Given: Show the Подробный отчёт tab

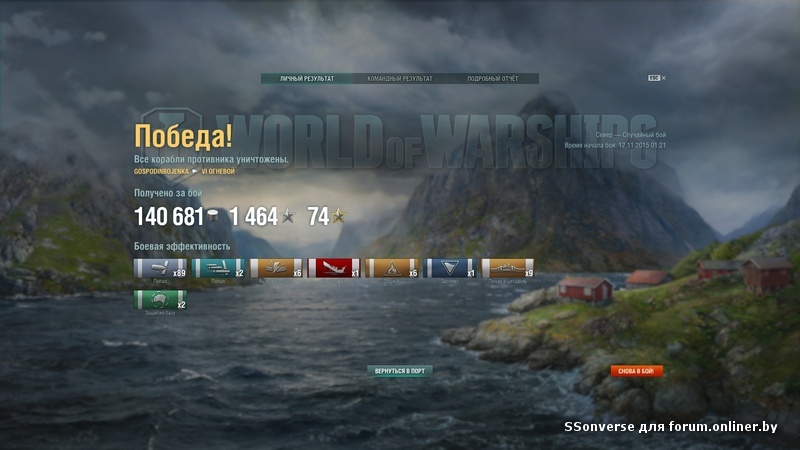Looking at the screenshot, I should 492,78.
